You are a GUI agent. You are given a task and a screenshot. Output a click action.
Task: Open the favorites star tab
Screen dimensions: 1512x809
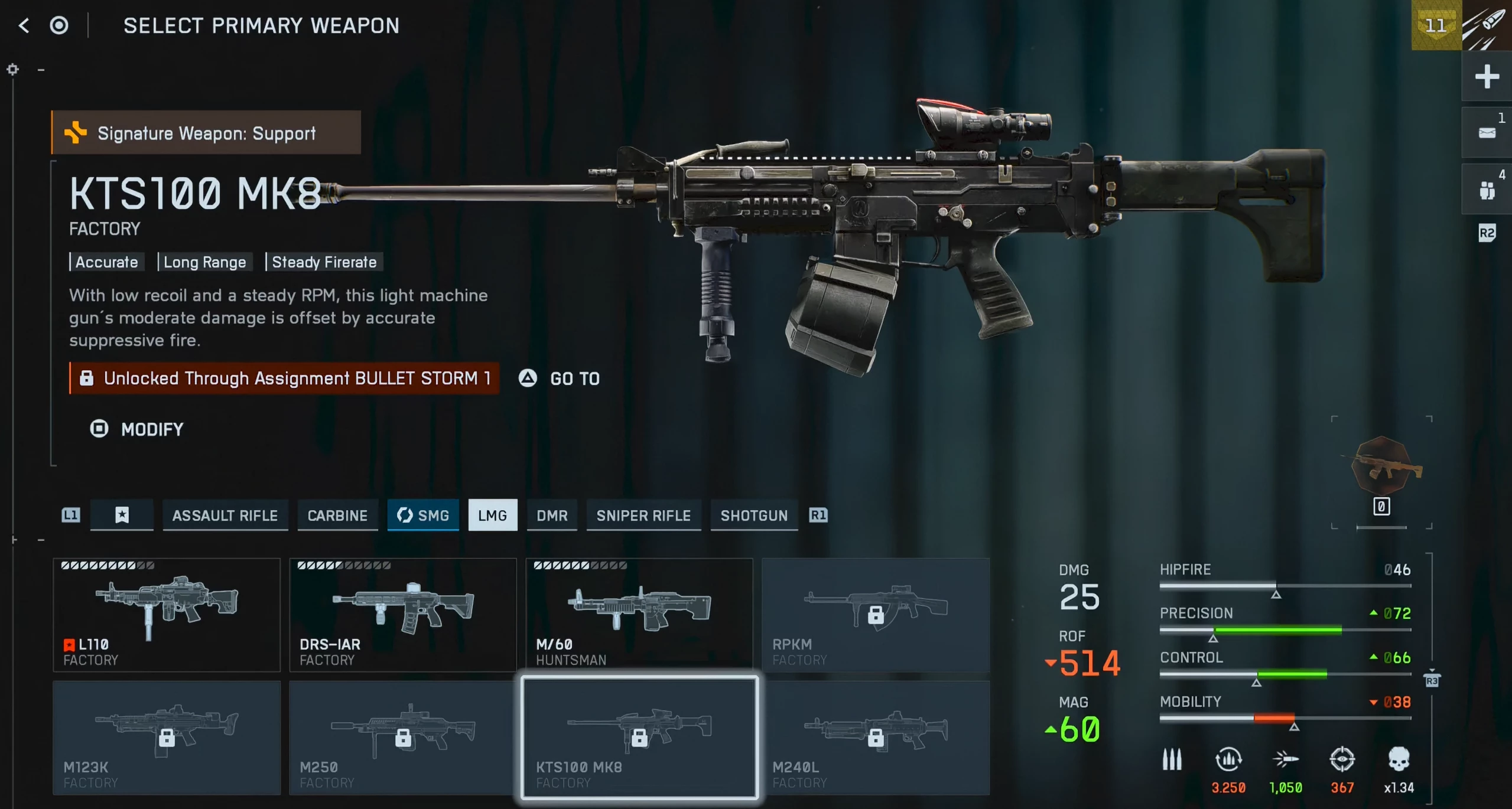(122, 516)
